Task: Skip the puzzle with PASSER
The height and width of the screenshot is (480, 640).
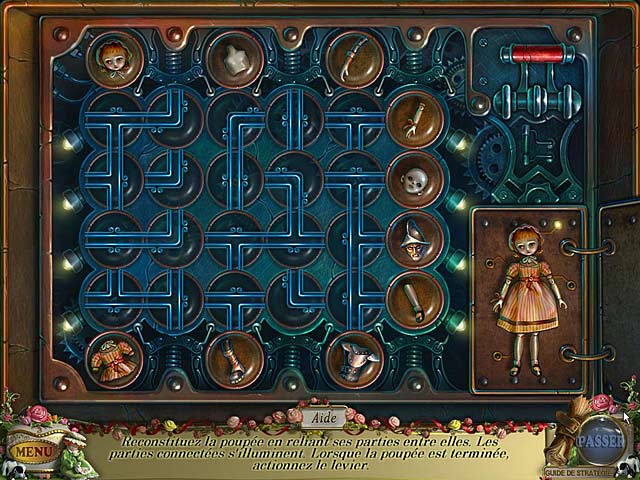Action: [598, 439]
